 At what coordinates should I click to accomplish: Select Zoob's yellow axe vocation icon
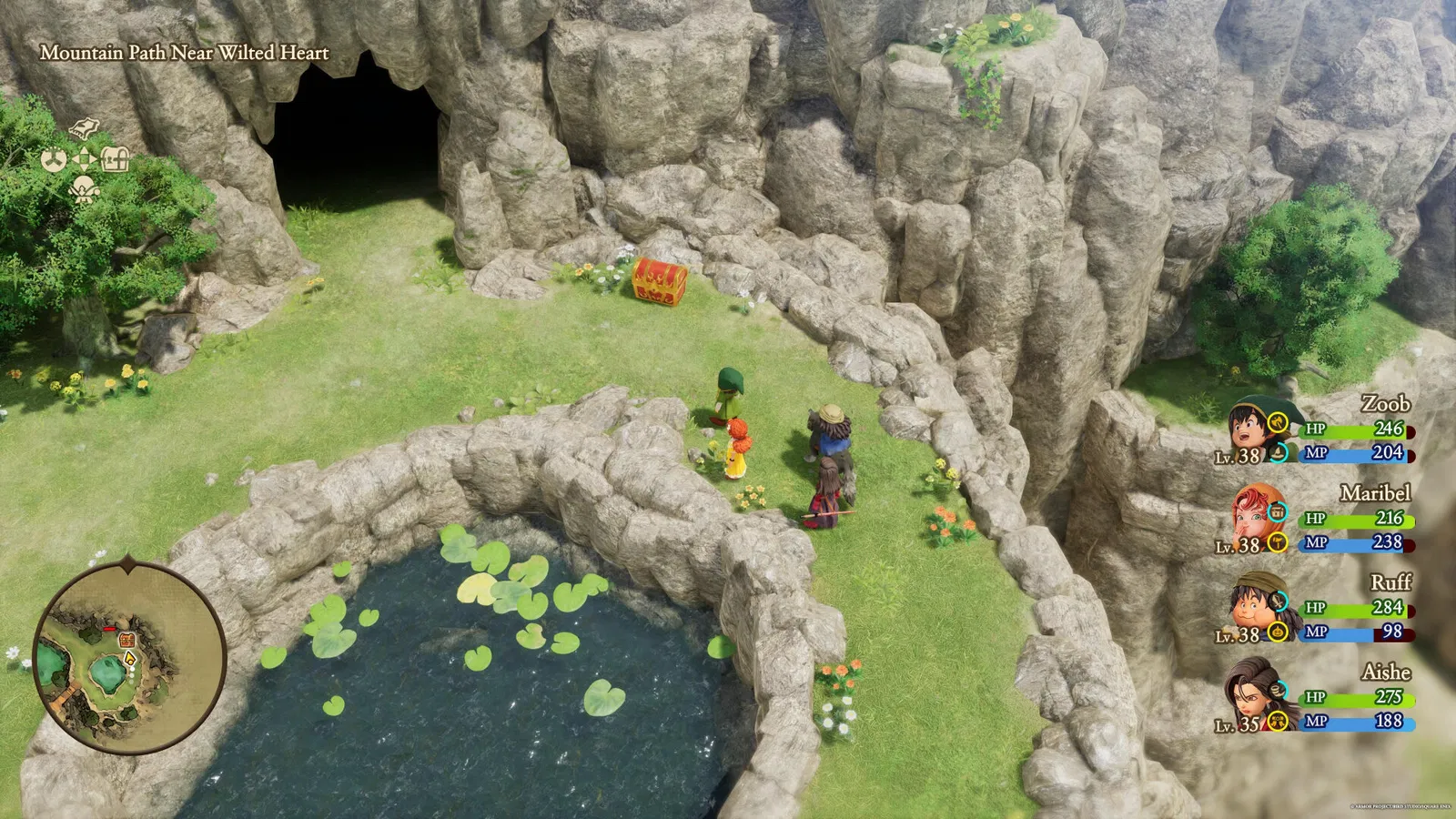pyautogui.click(x=1277, y=423)
